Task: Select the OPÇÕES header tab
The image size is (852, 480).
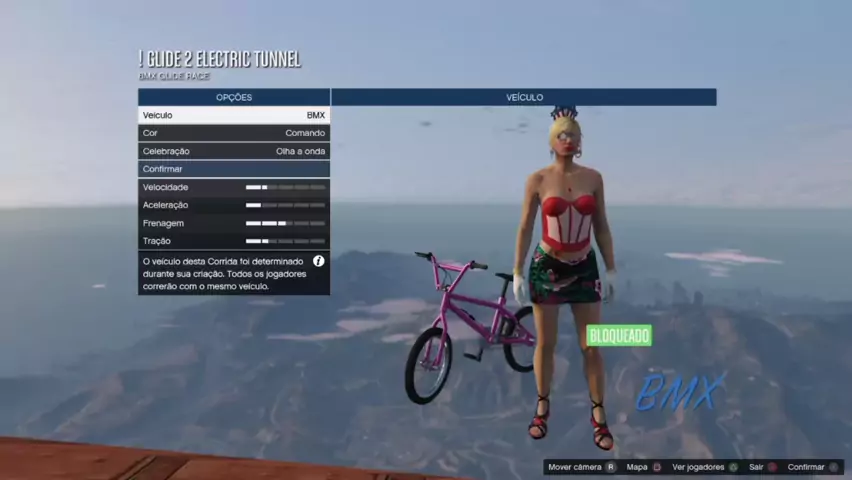Action: [x=234, y=97]
